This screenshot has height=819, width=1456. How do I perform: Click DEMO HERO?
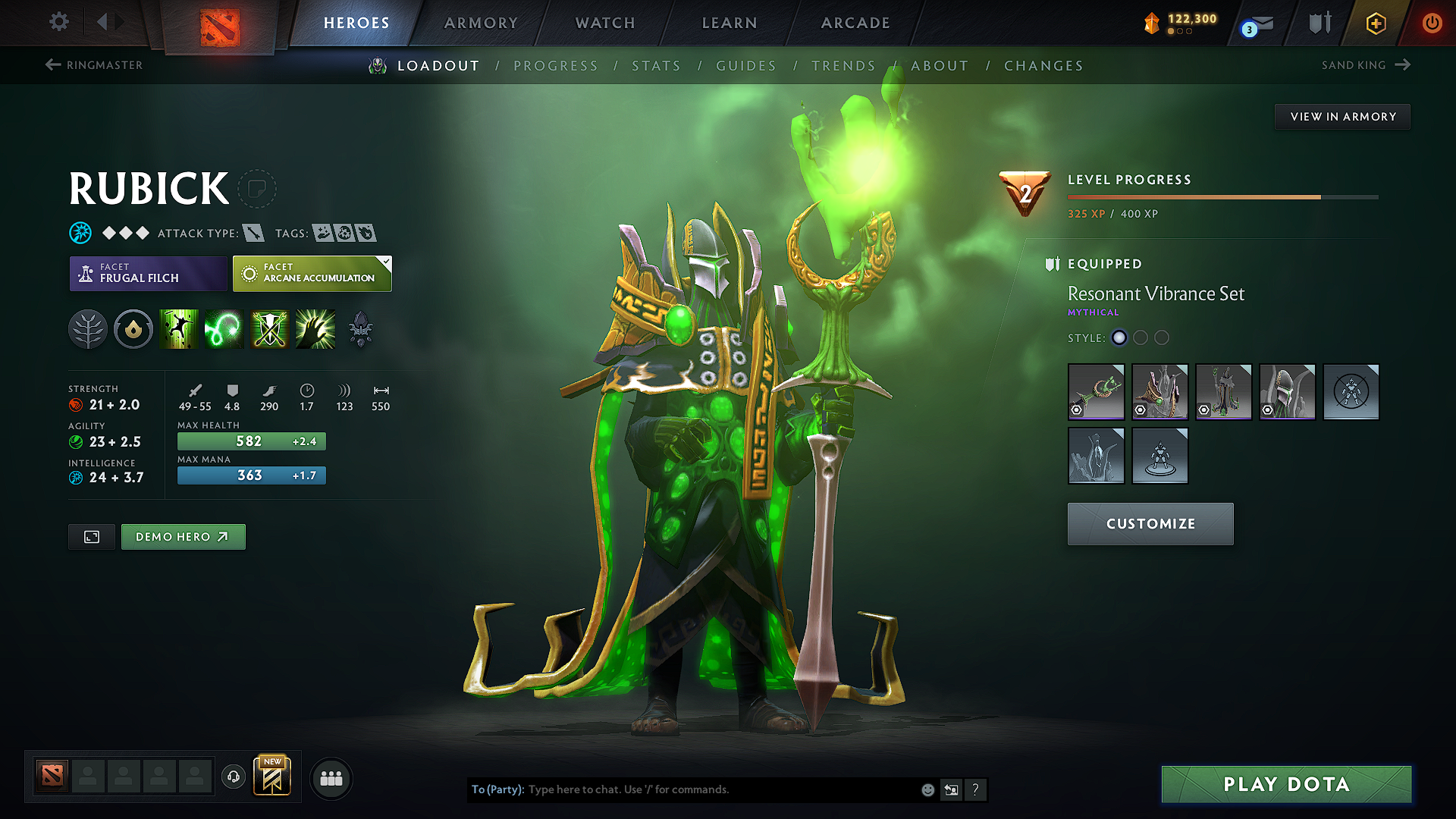(x=183, y=536)
